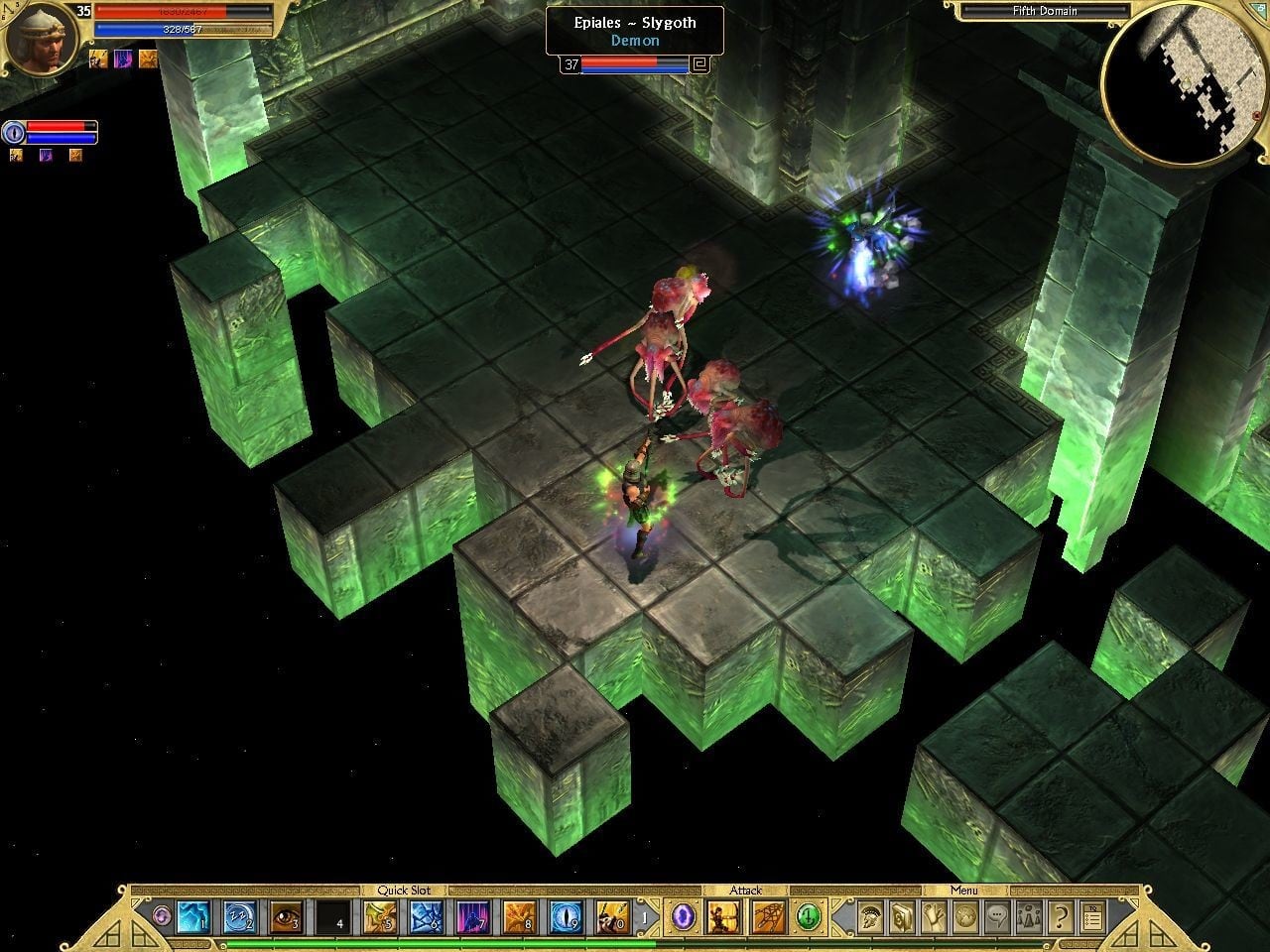1270x952 pixels.
Task: Select the archer bow attack skill
Action: click(719, 917)
